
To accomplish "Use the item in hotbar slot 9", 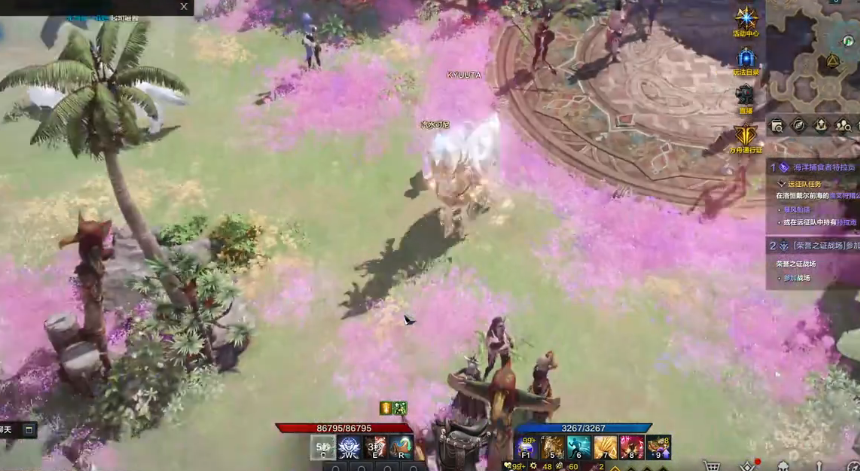I will pos(657,447).
